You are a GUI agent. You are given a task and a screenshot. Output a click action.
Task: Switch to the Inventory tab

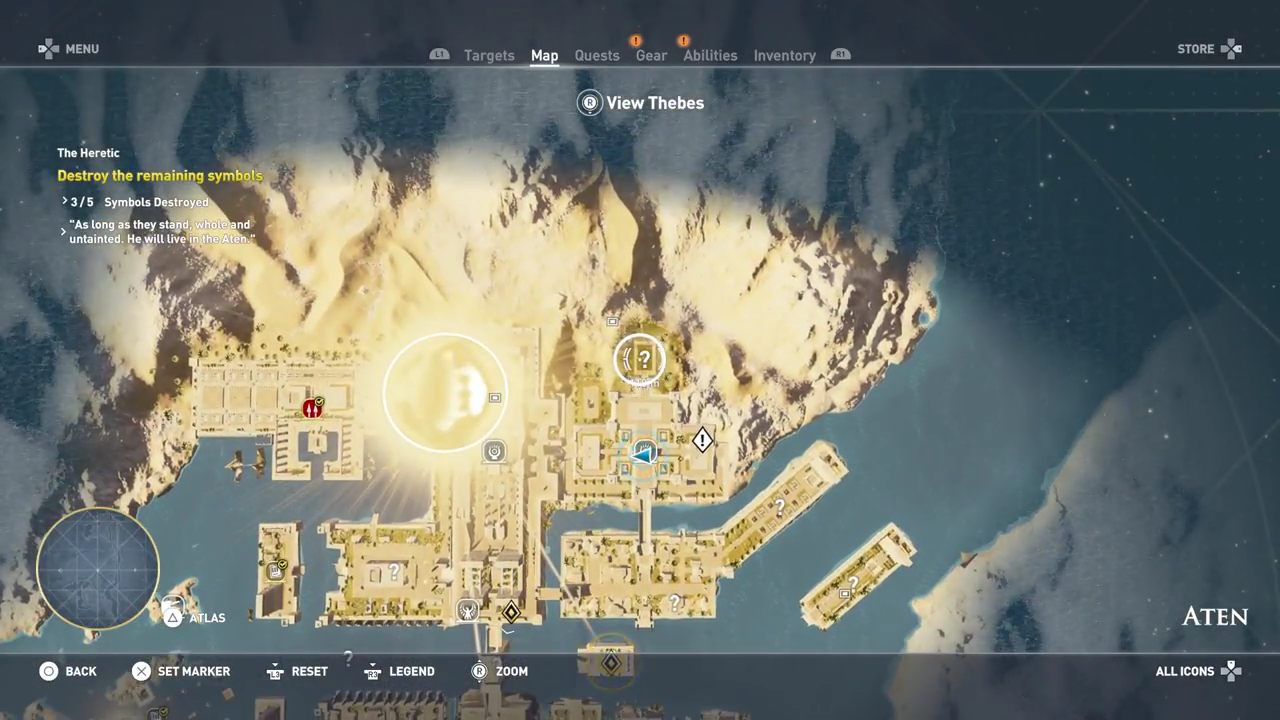pyautogui.click(x=785, y=55)
